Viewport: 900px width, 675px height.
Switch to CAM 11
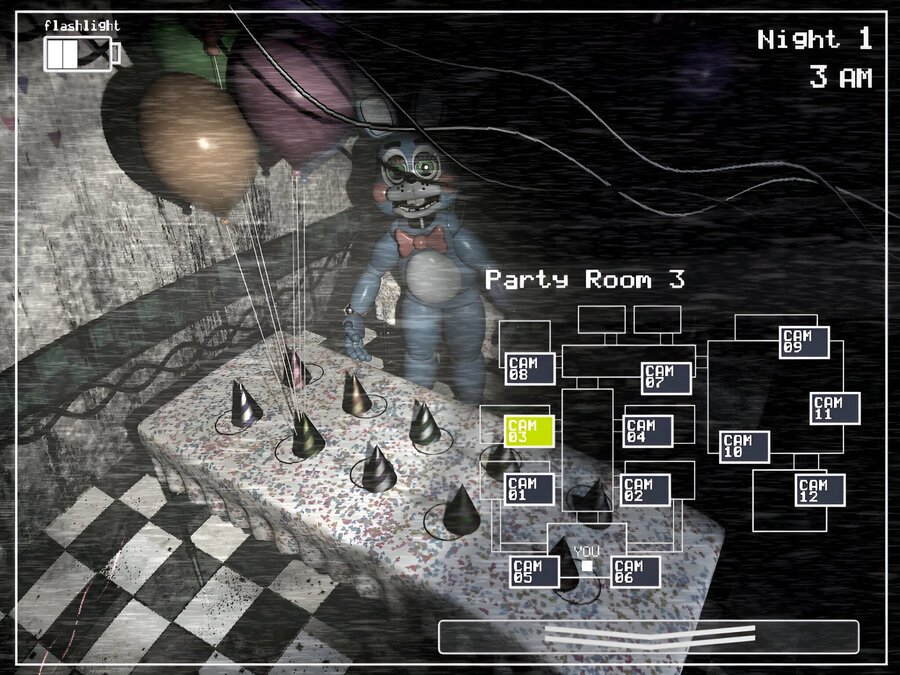(x=835, y=408)
